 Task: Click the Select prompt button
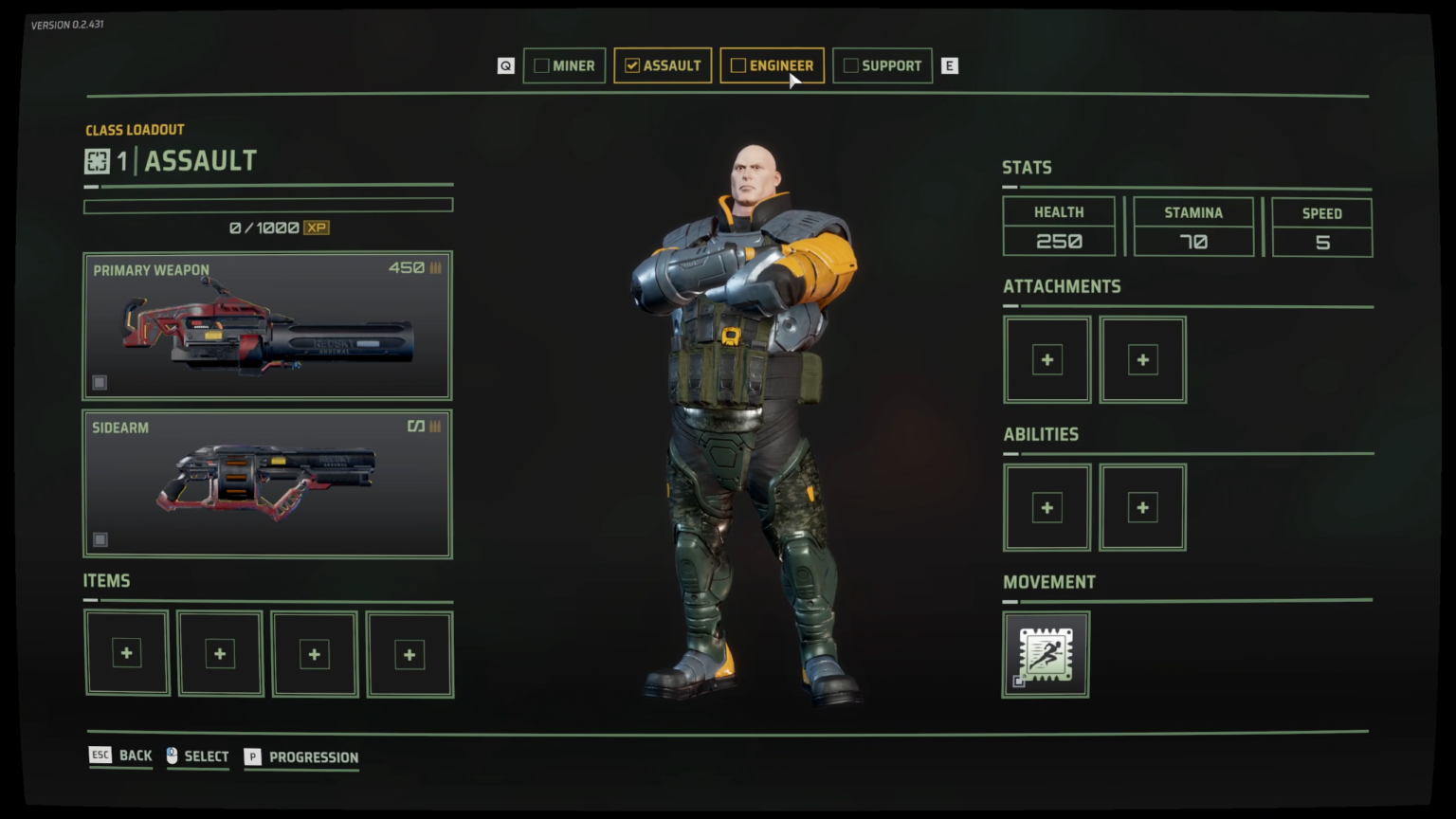[x=198, y=755]
